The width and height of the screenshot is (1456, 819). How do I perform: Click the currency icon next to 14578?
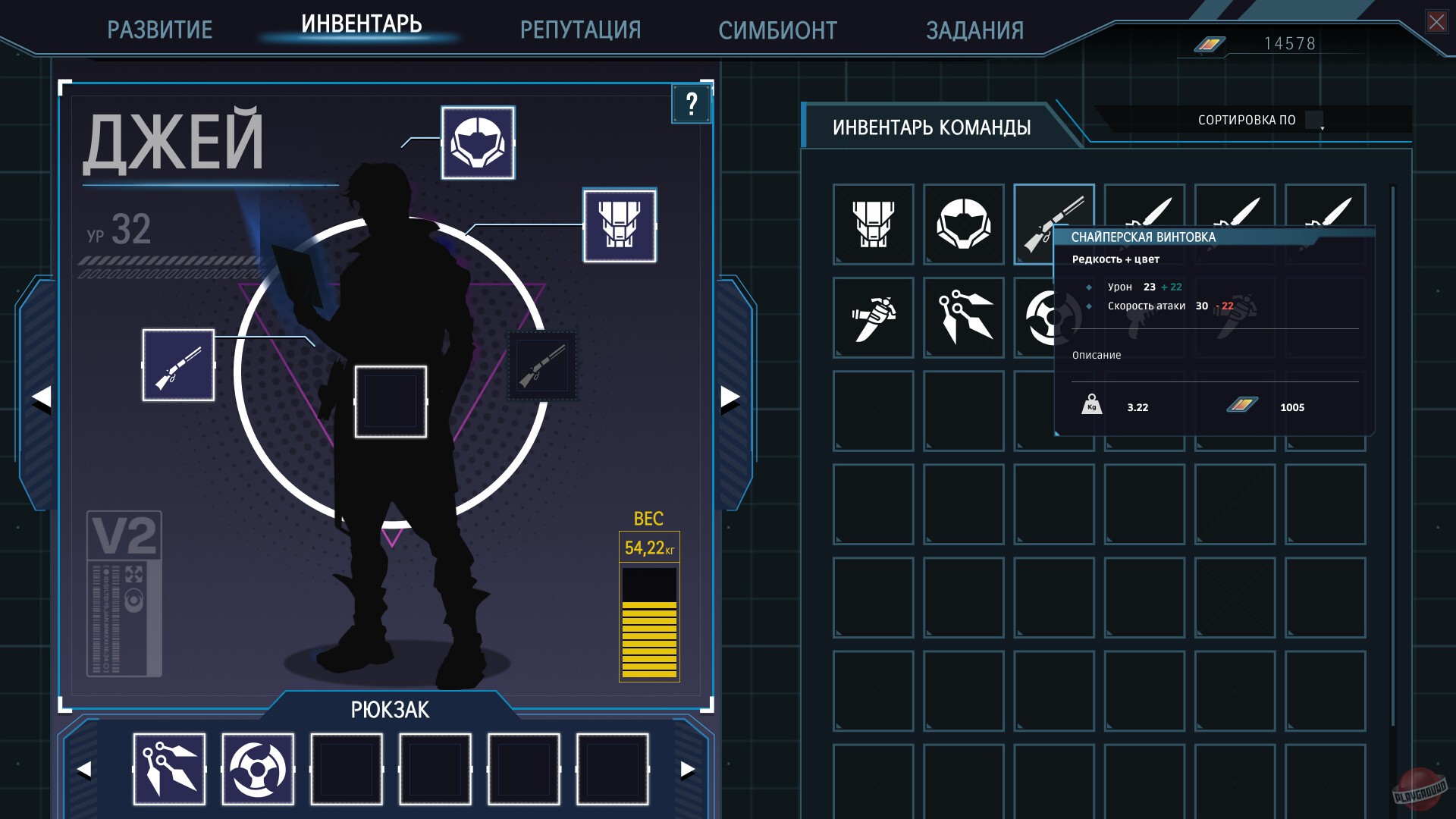click(1208, 44)
